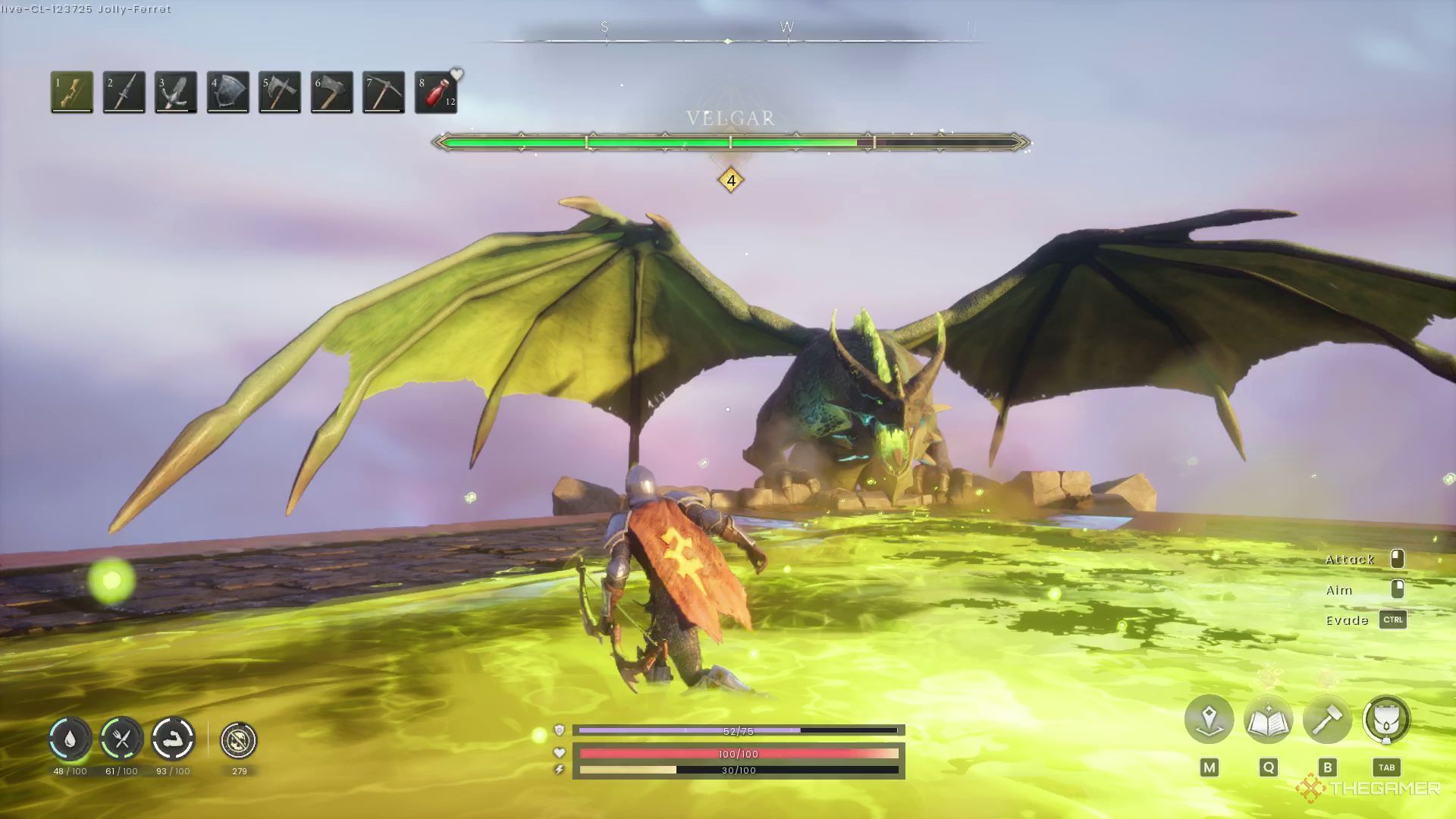Click the fork and knife hunger indicator

tap(121, 739)
